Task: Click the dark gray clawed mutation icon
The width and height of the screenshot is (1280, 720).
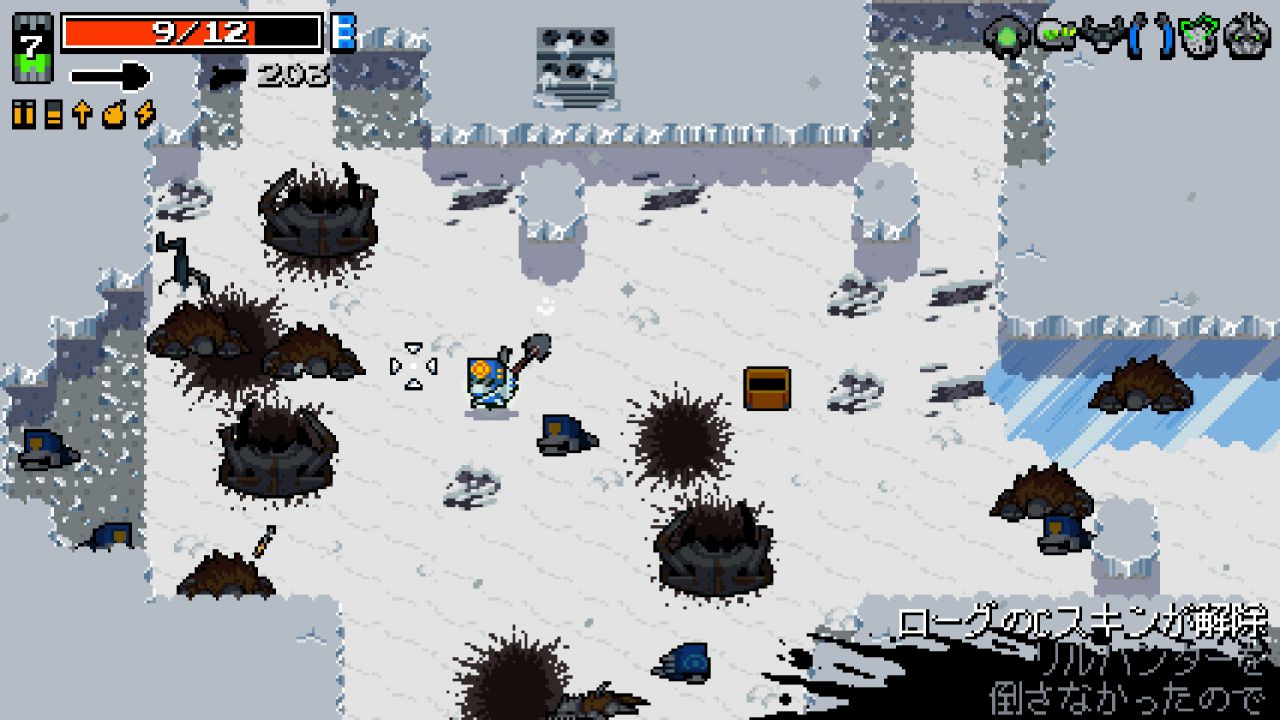Action: click(x=1103, y=36)
